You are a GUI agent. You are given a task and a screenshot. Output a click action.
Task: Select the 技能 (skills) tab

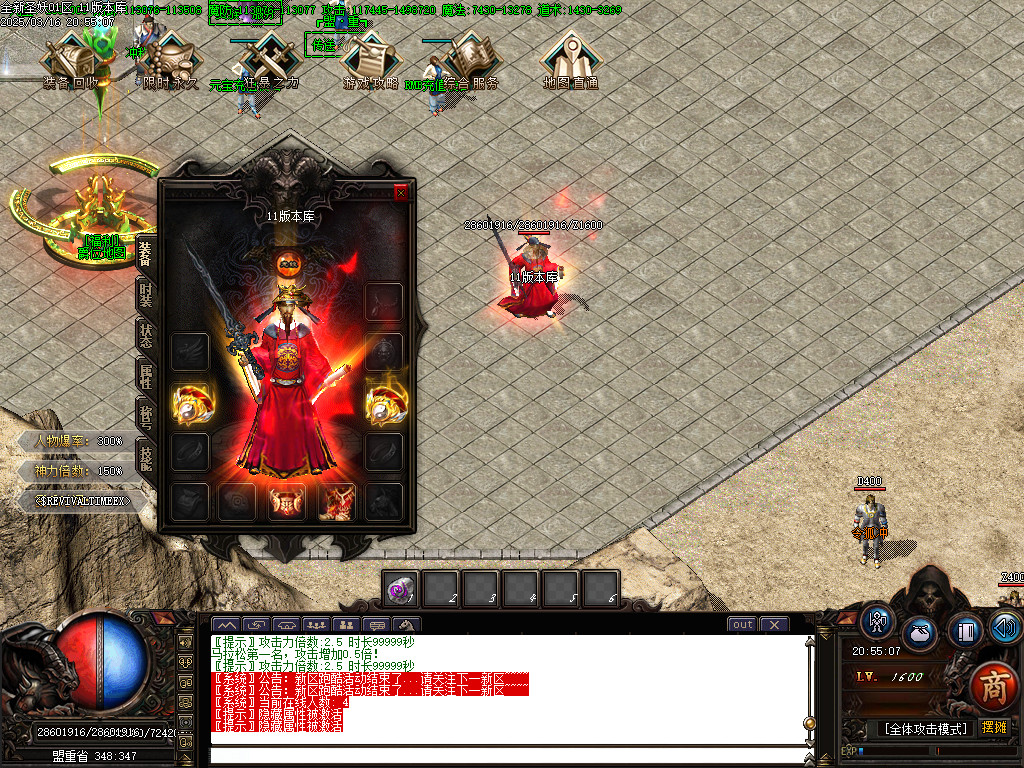click(x=146, y=457)
